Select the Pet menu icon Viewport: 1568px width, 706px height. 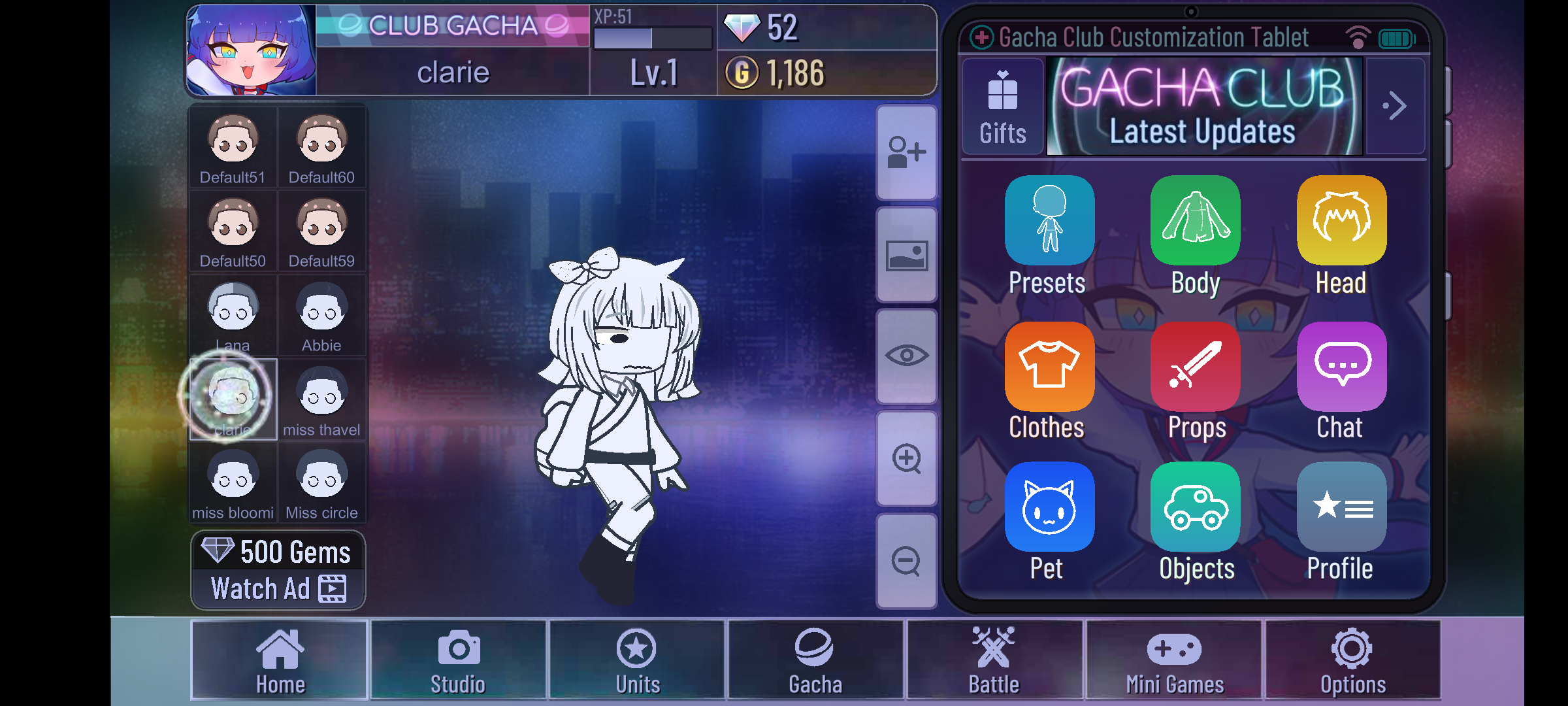click(1049, 508)
